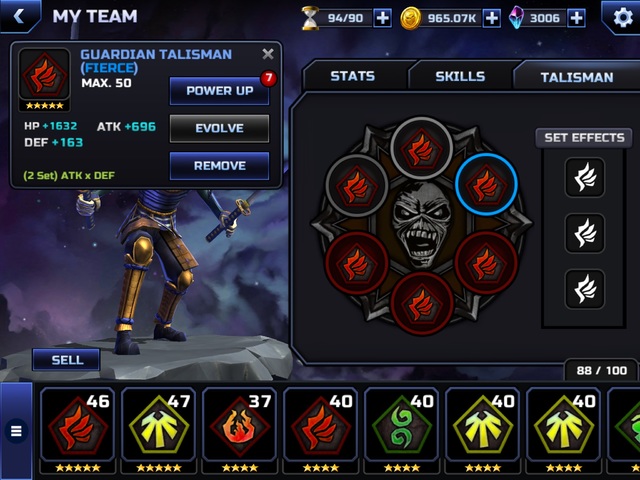Buy more ironite gems with plus button
This screenshot has width=640, height=480.
click(577, 17)
